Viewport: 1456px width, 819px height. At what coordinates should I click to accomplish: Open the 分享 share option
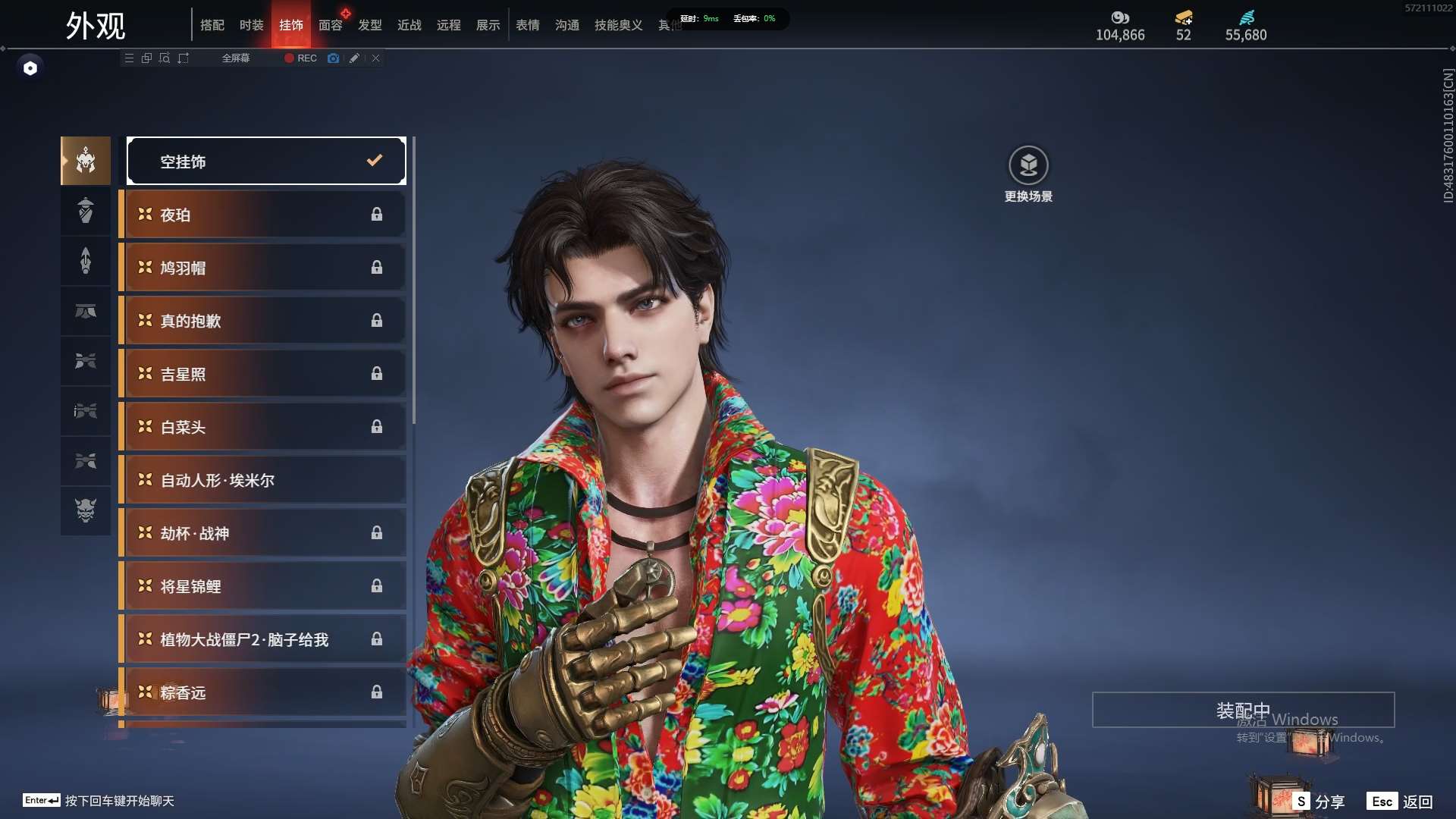pyautogui.click(x=1319, y=802)
